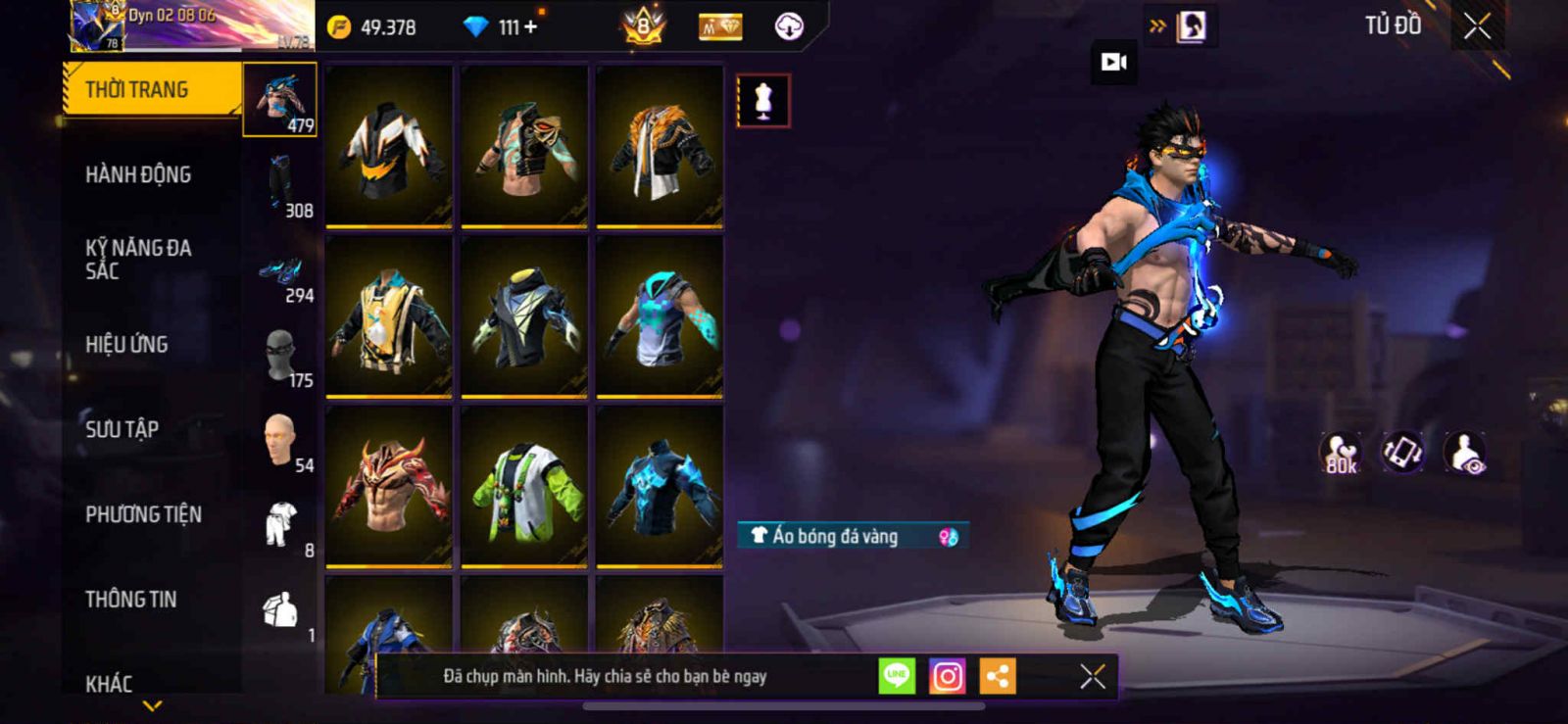
Task: Choose the shoes subcategory showing 294
Action: [282, 272]
